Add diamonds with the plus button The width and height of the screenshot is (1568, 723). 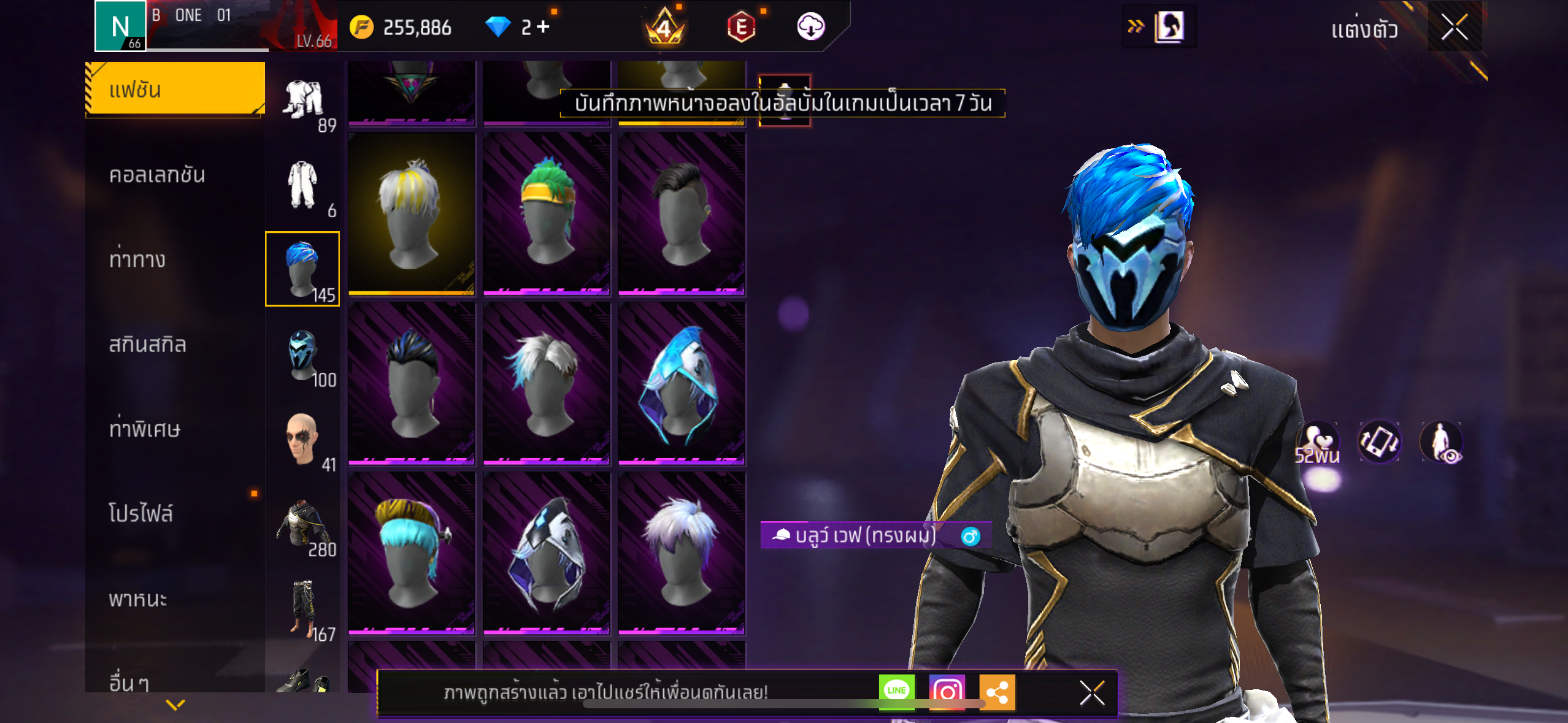[x=544, y=27]
